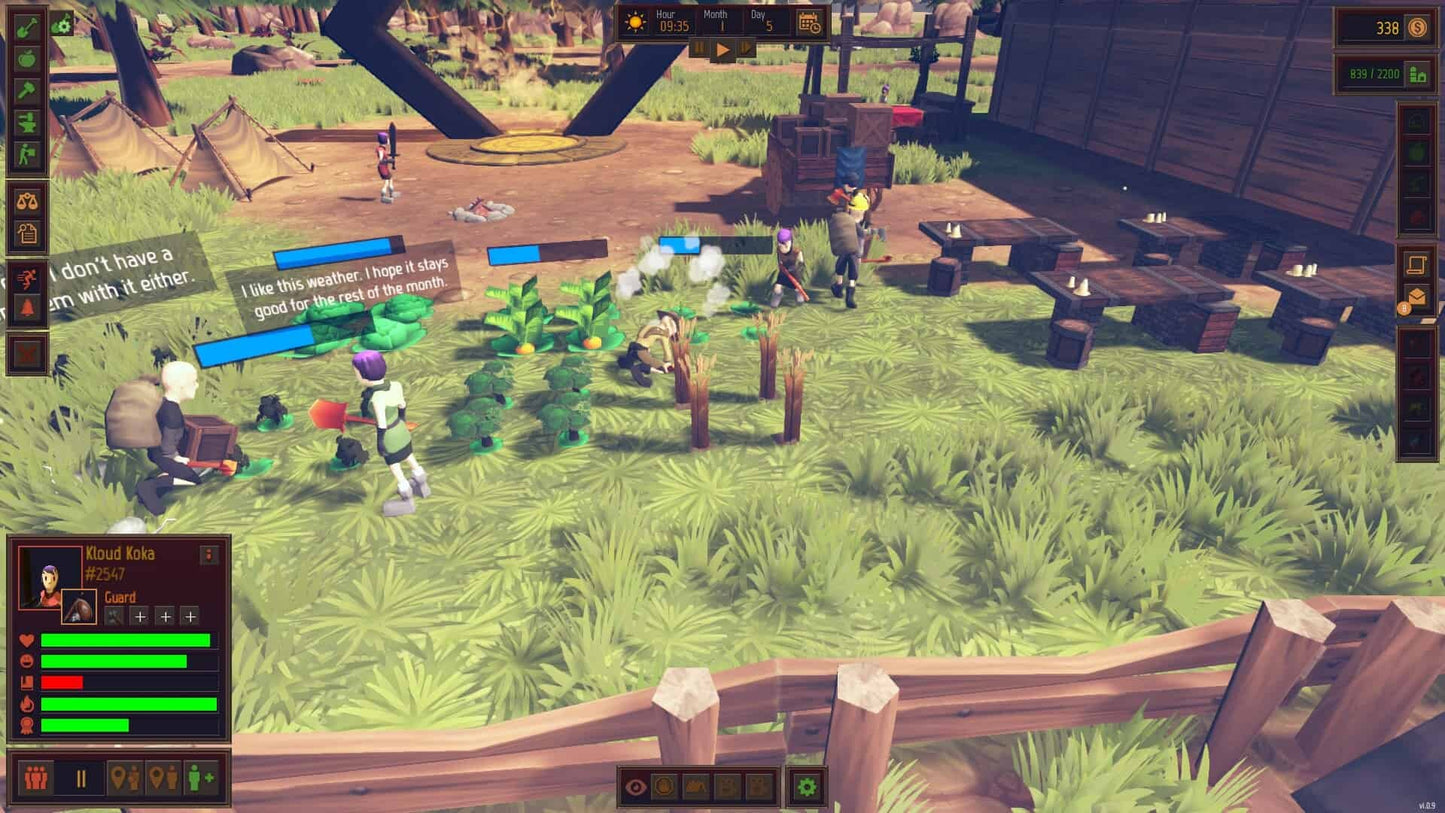Click the add person green plus button

coord(201,777)
